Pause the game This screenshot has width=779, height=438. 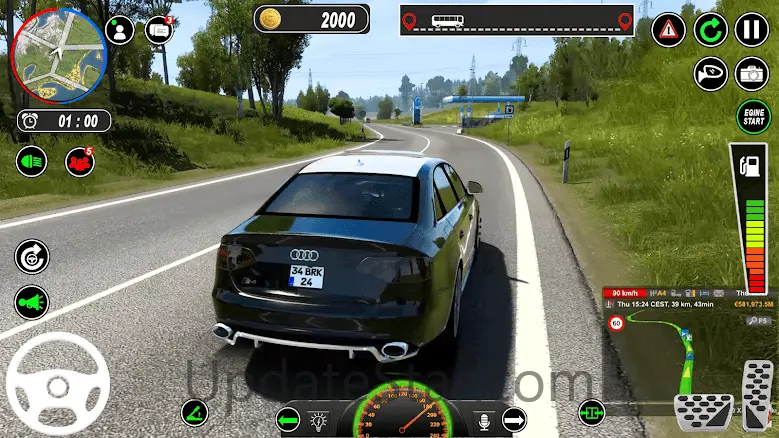pyautogui.click(x=751, y=30)
